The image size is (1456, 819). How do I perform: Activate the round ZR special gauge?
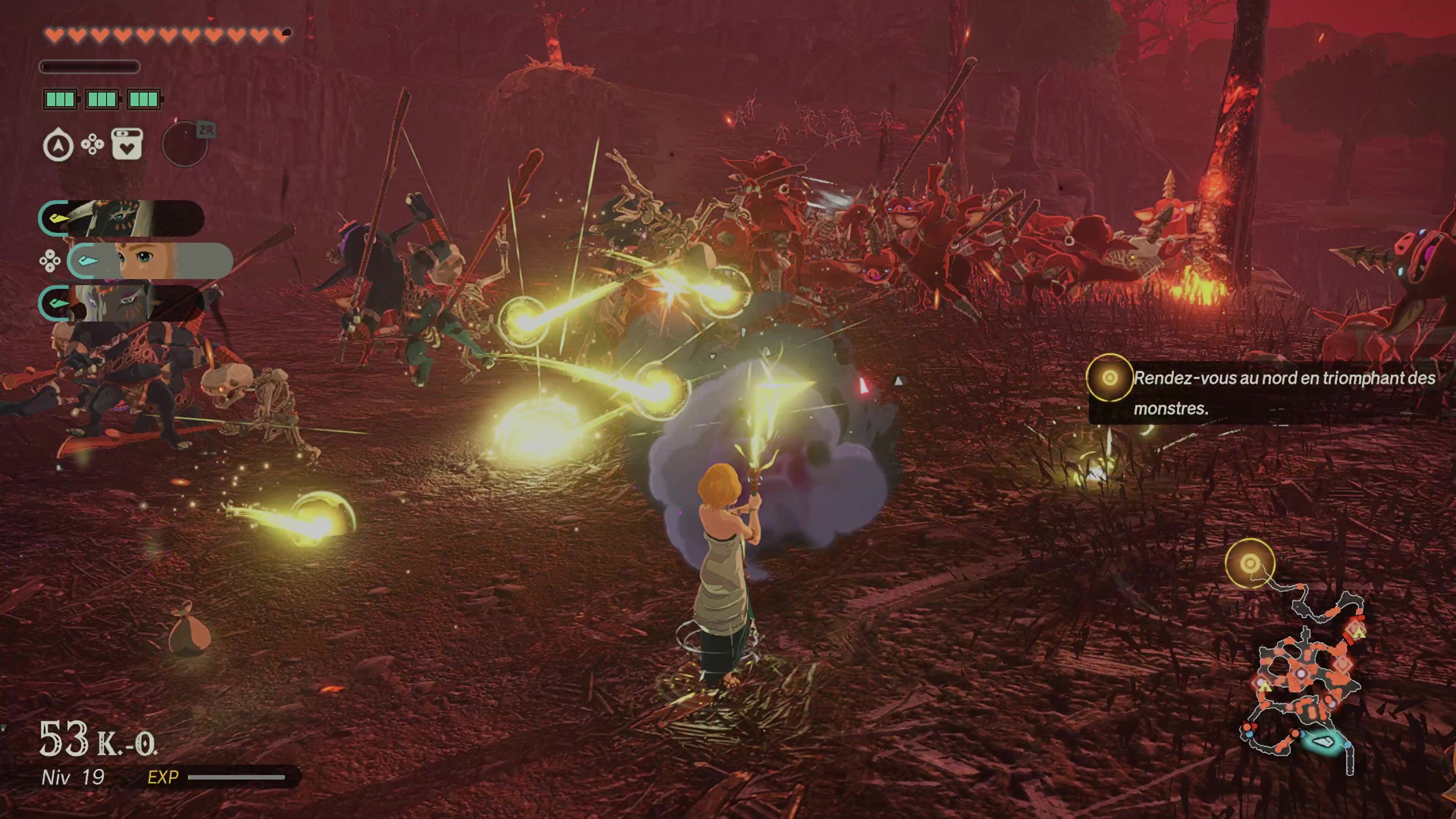click(185, 144)
